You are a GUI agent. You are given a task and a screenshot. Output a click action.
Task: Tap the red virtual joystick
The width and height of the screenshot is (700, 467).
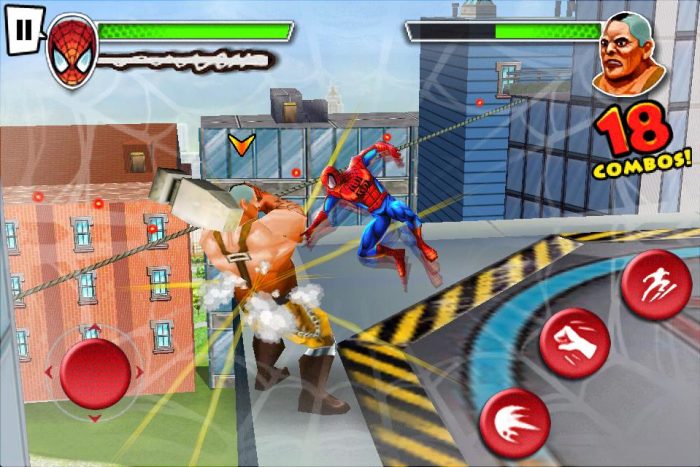pyautogui.click(x=93, y=374)
